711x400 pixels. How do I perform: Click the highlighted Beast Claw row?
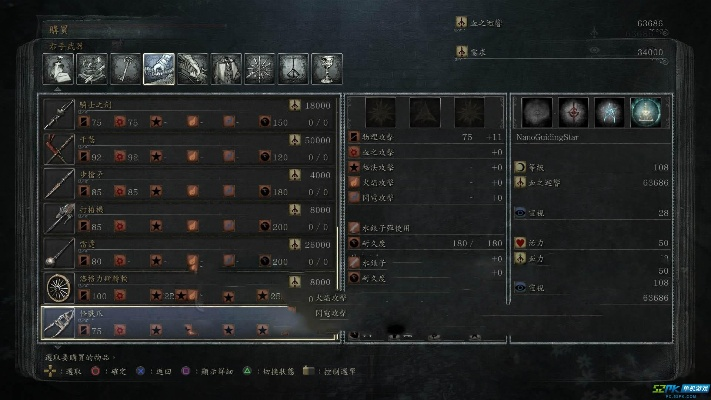(x=190, y=321)
